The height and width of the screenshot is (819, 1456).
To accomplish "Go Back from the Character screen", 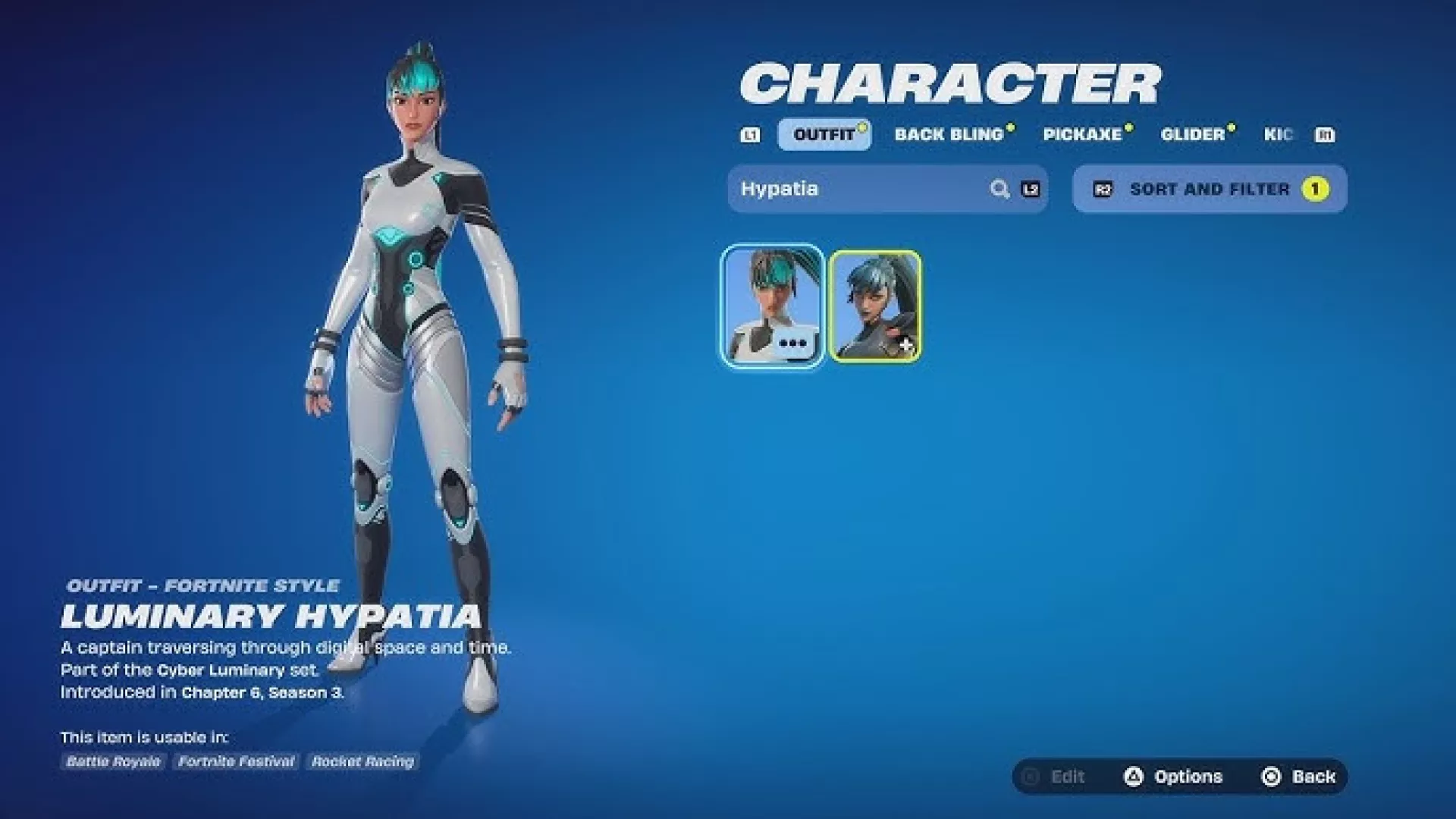I will pos(1298,777).
